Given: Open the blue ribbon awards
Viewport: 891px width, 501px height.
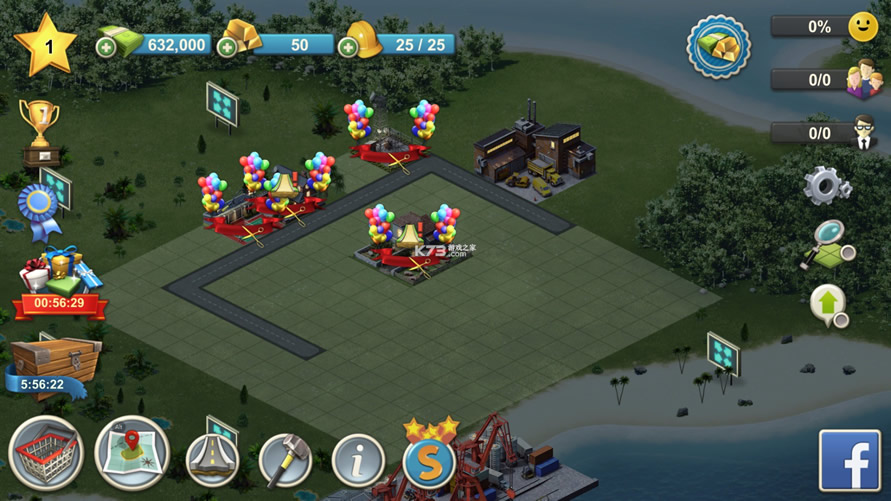Looking at the screenshot, I should [39, 208].
